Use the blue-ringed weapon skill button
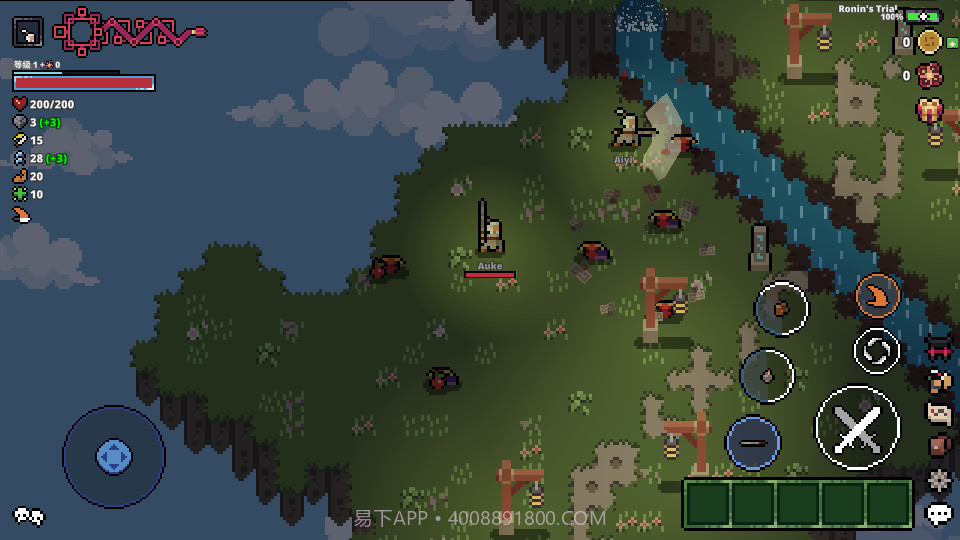 [754, 443]
